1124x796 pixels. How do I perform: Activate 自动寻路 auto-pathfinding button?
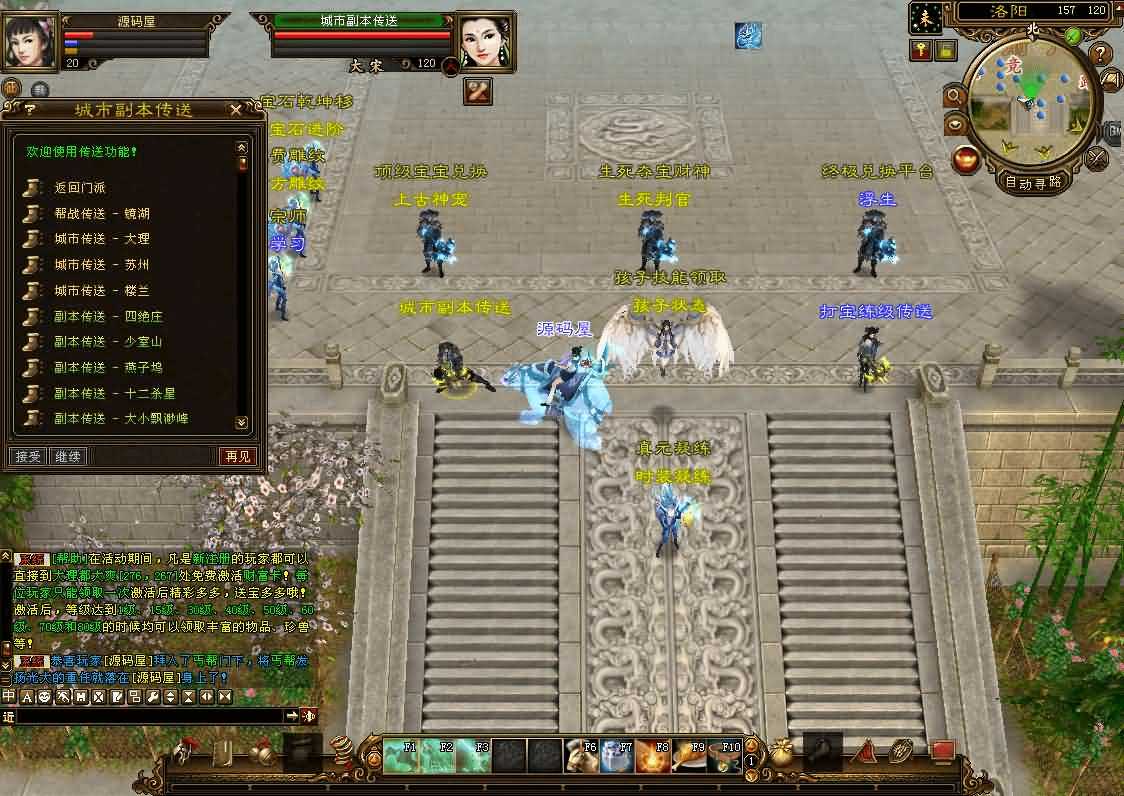pyautogui.click(x=1034, y=182)
